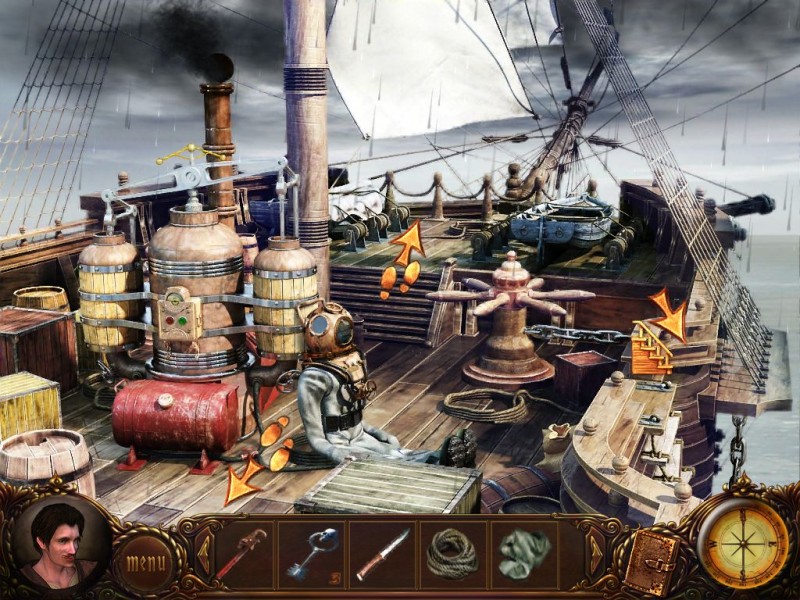
Task: Choose the coiled rope in inventory
Action: coord(452,553)
